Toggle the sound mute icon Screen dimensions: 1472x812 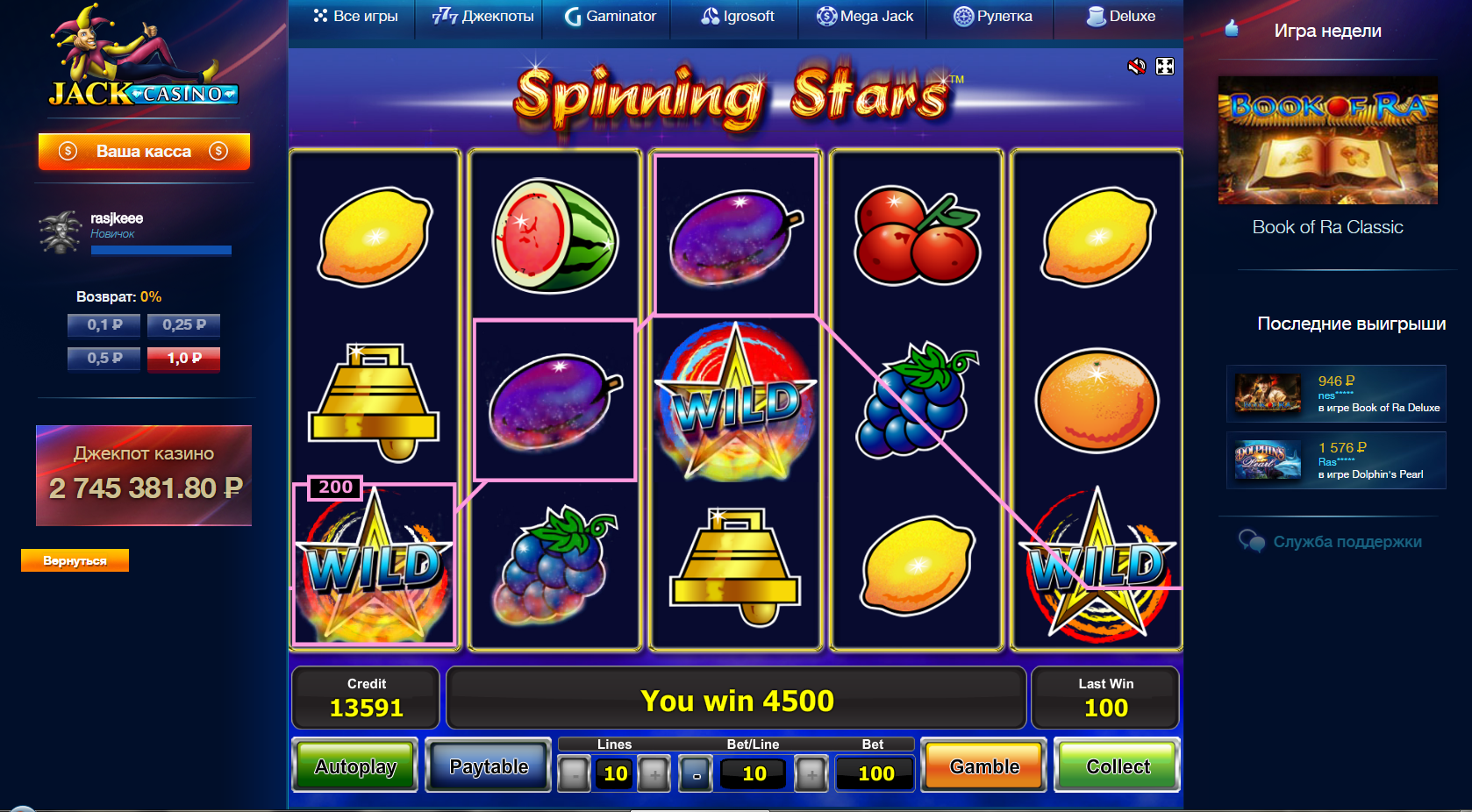(1137, 67)
